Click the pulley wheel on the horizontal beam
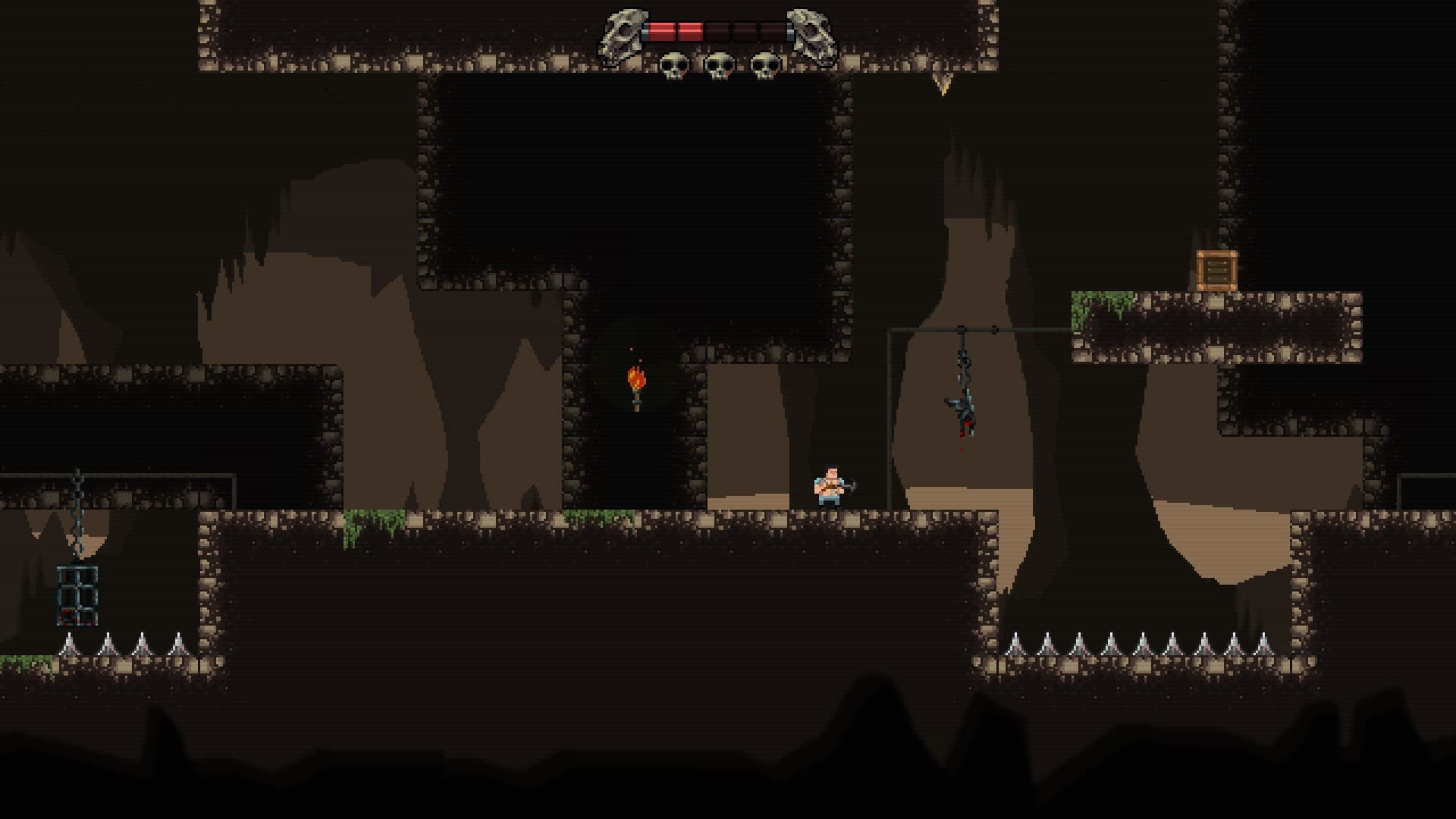This screenshot has width=1456, height=819. (x=962, y=330)
